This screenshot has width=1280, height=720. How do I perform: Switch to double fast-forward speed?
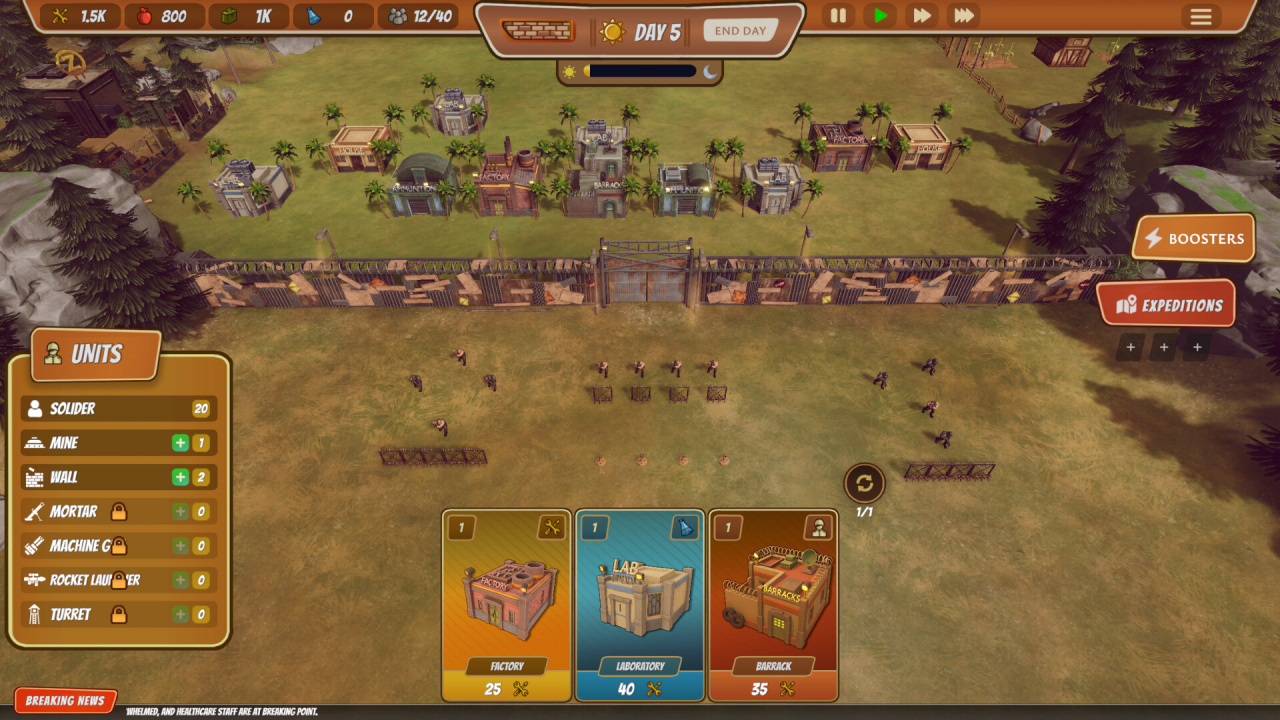click(921, 16)
